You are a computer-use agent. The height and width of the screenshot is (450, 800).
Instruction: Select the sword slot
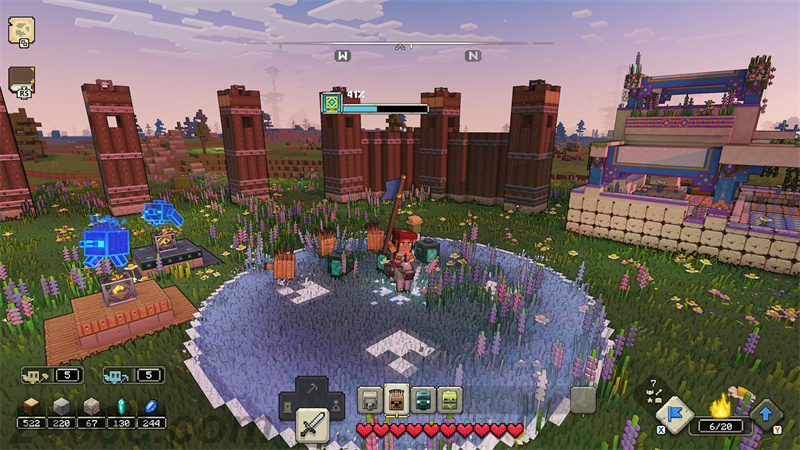coord(312,424)
